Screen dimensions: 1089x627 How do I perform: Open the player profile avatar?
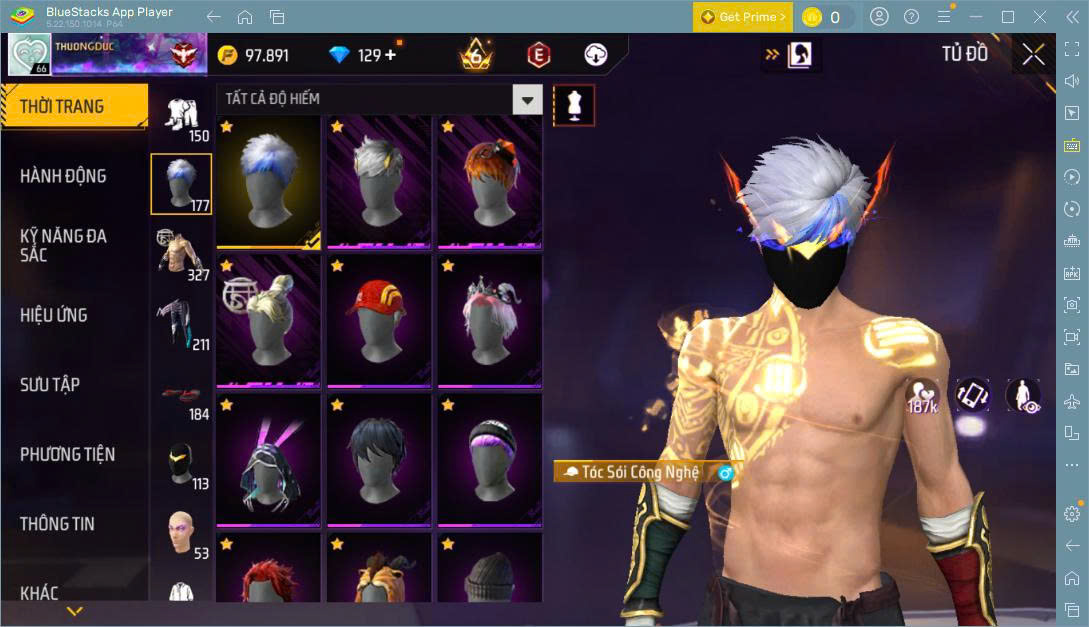(x=29, y=55)
